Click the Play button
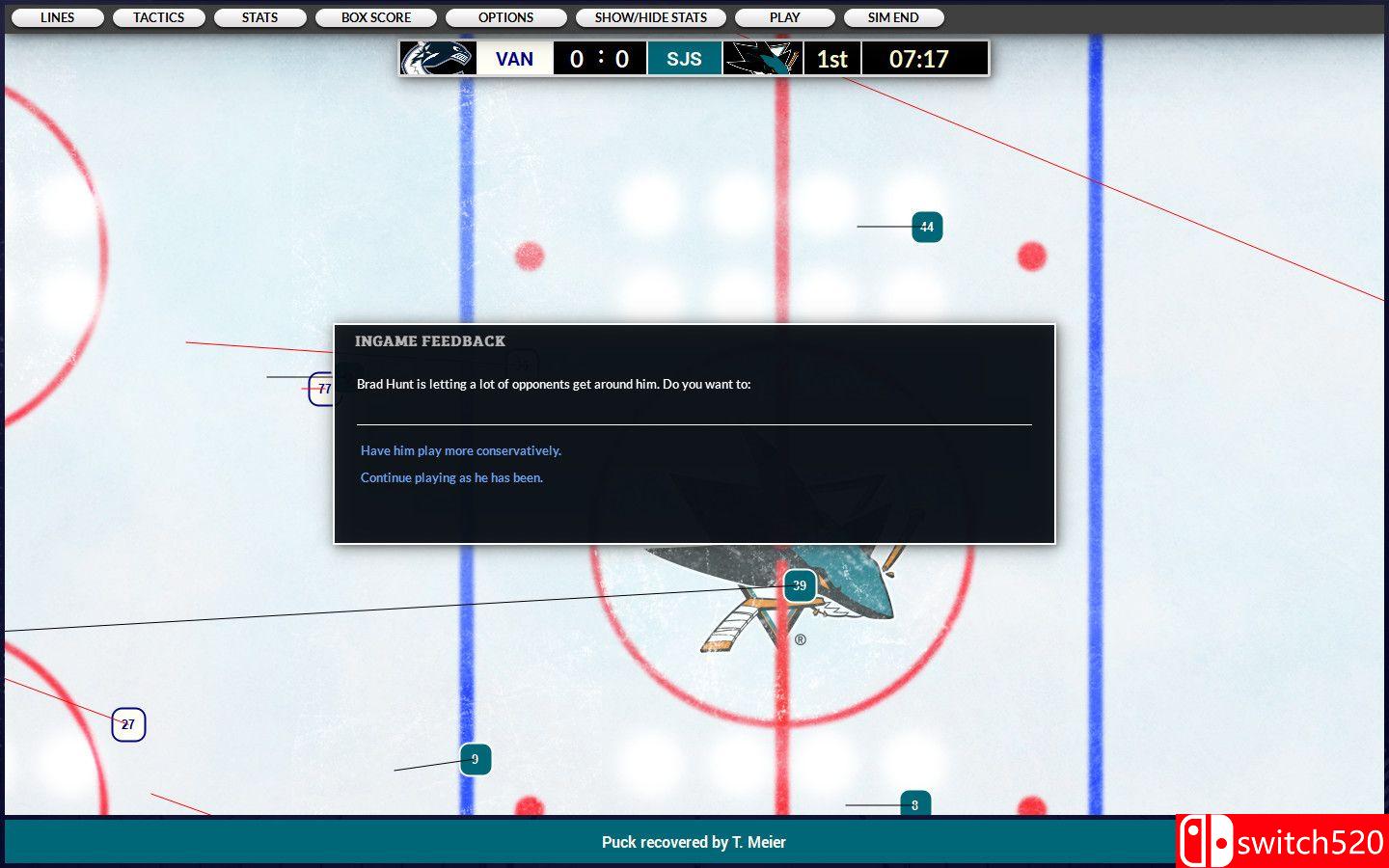Image resolution: width=1389 pixels, height=868 pixels. click(784, 17)
